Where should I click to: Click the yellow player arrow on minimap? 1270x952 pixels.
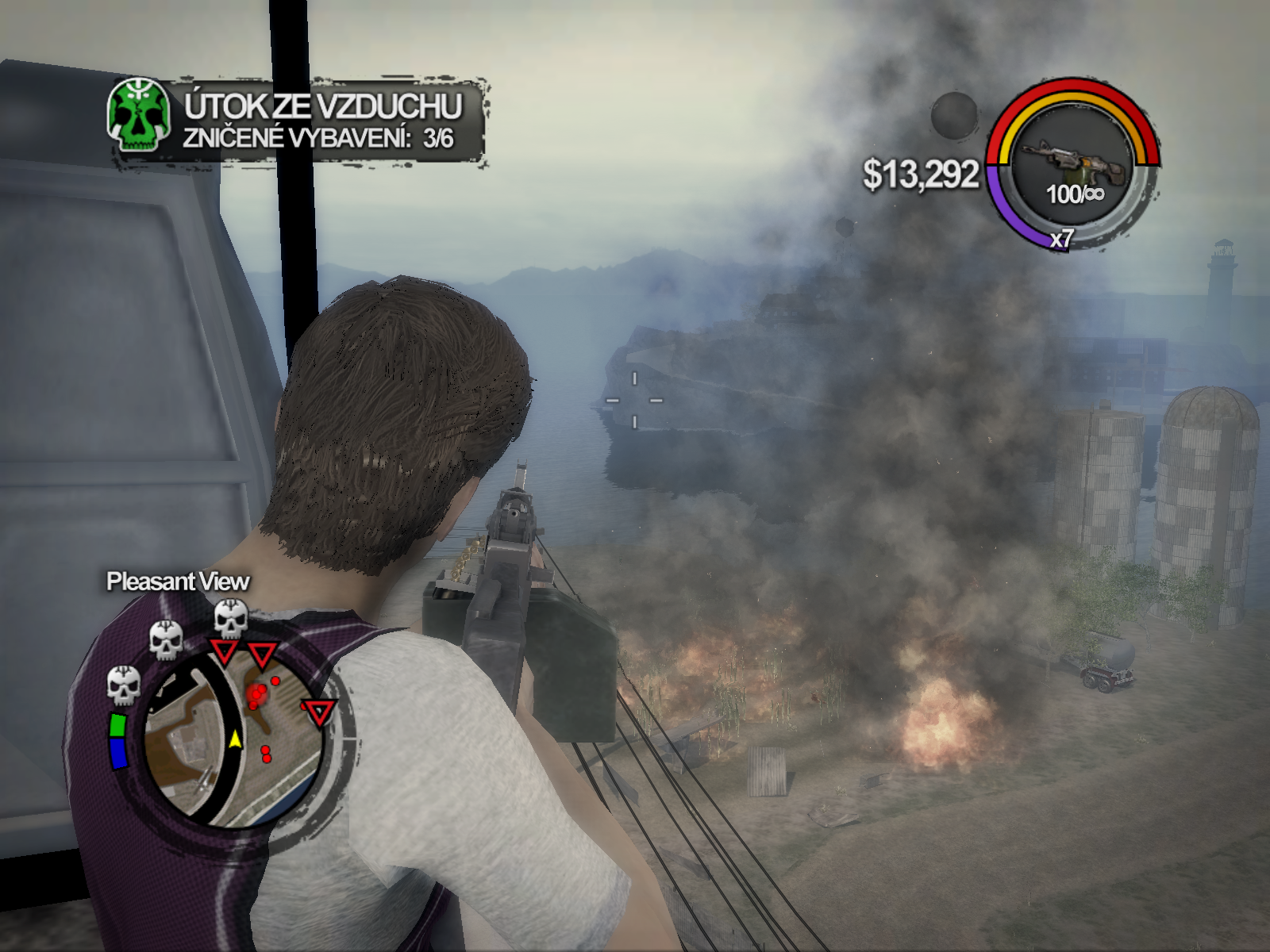point(235,739)
